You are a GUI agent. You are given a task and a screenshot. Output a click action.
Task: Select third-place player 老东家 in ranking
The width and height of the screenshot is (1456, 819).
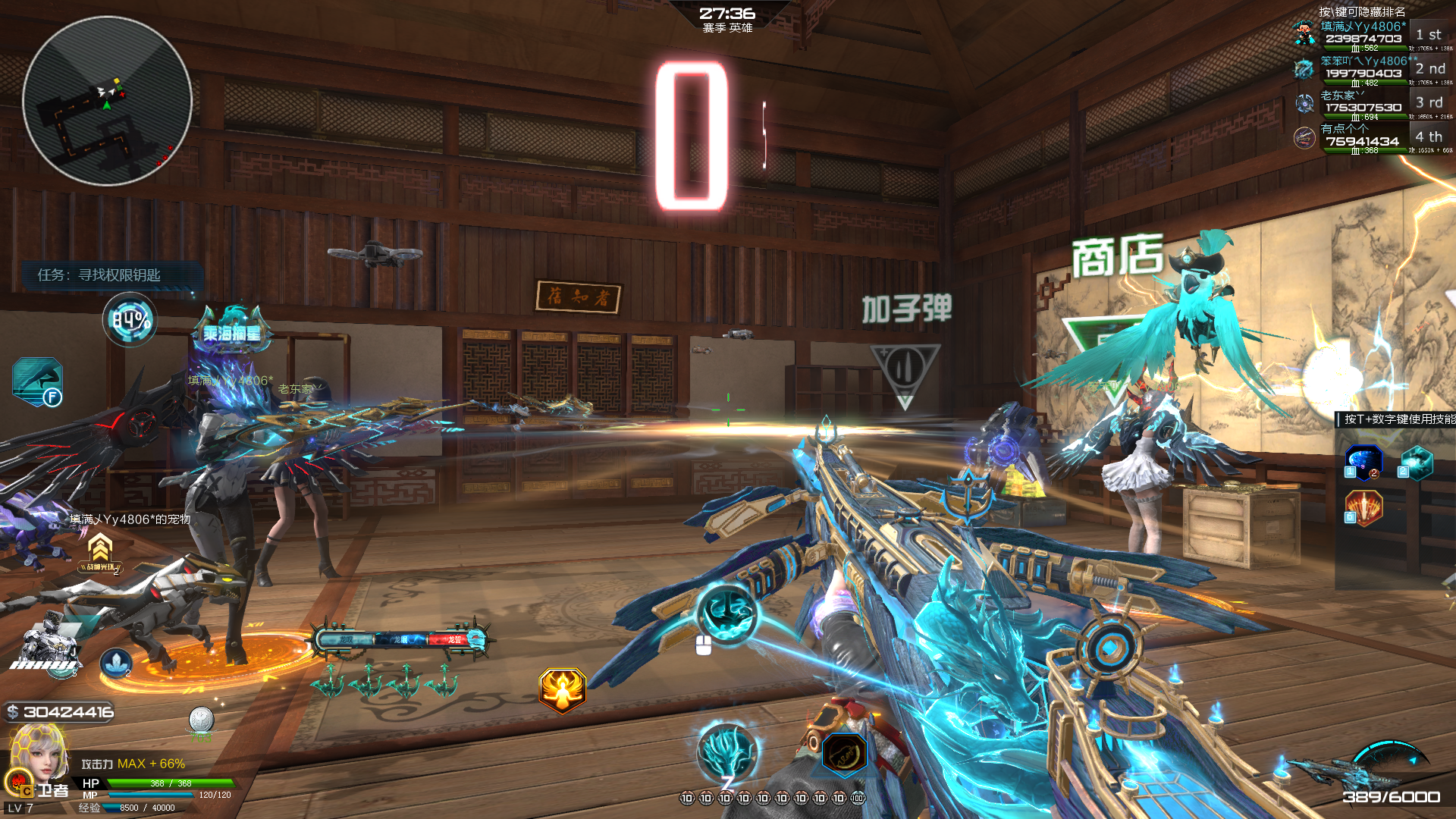coord(1363,103)
